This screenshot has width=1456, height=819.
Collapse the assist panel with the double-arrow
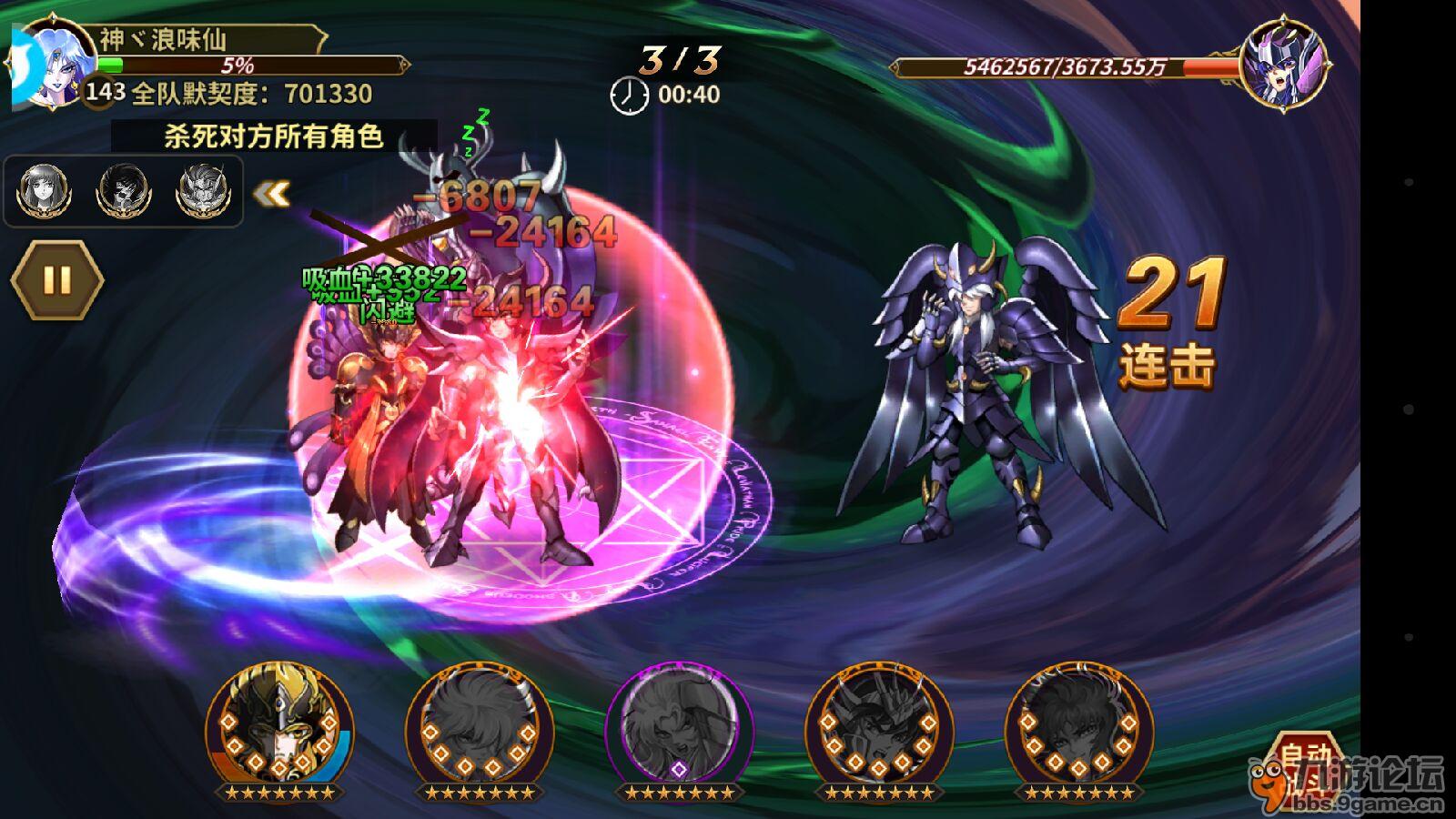[271, 193]
